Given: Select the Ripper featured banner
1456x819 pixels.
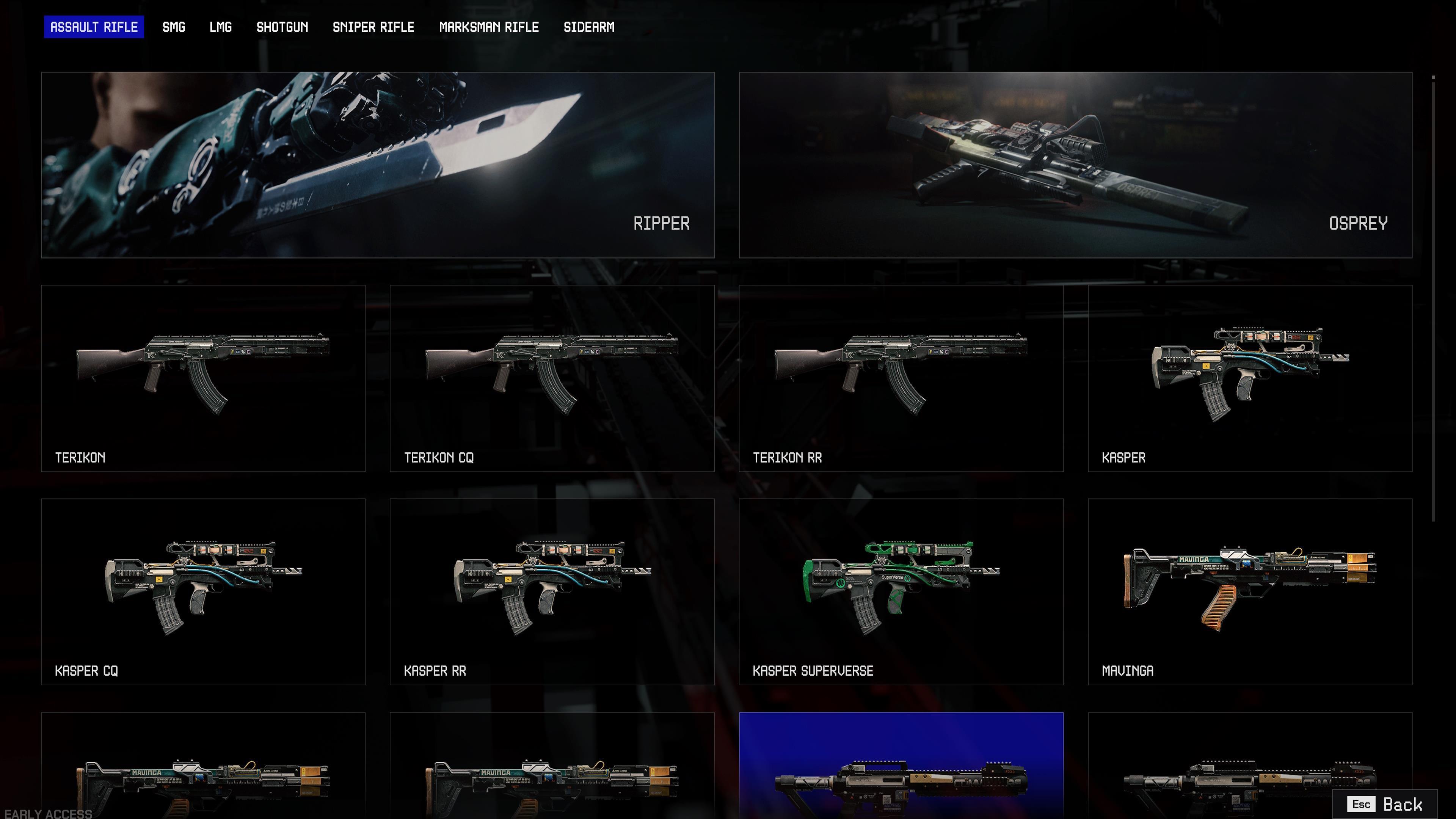Looking at the screenshot, I should [x=378, y=165].
